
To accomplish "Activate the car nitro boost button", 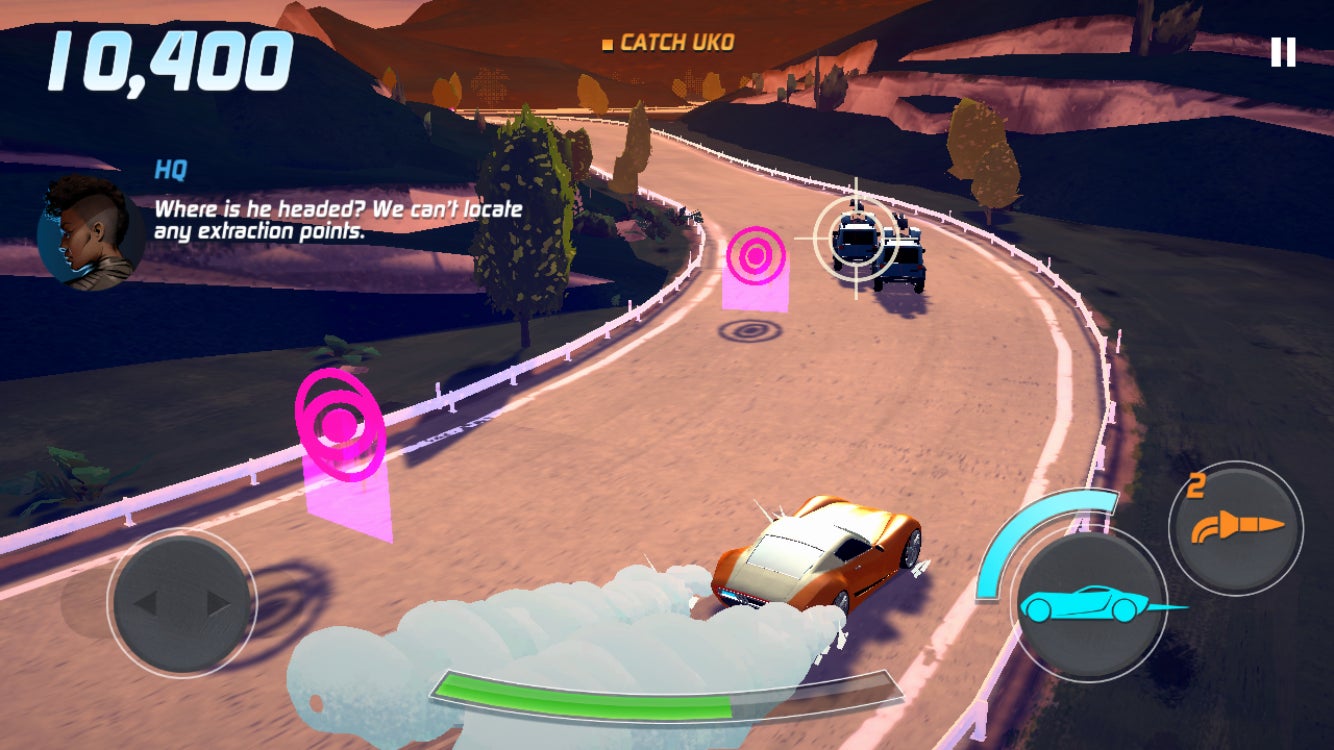I will (x=1088, y=605).
